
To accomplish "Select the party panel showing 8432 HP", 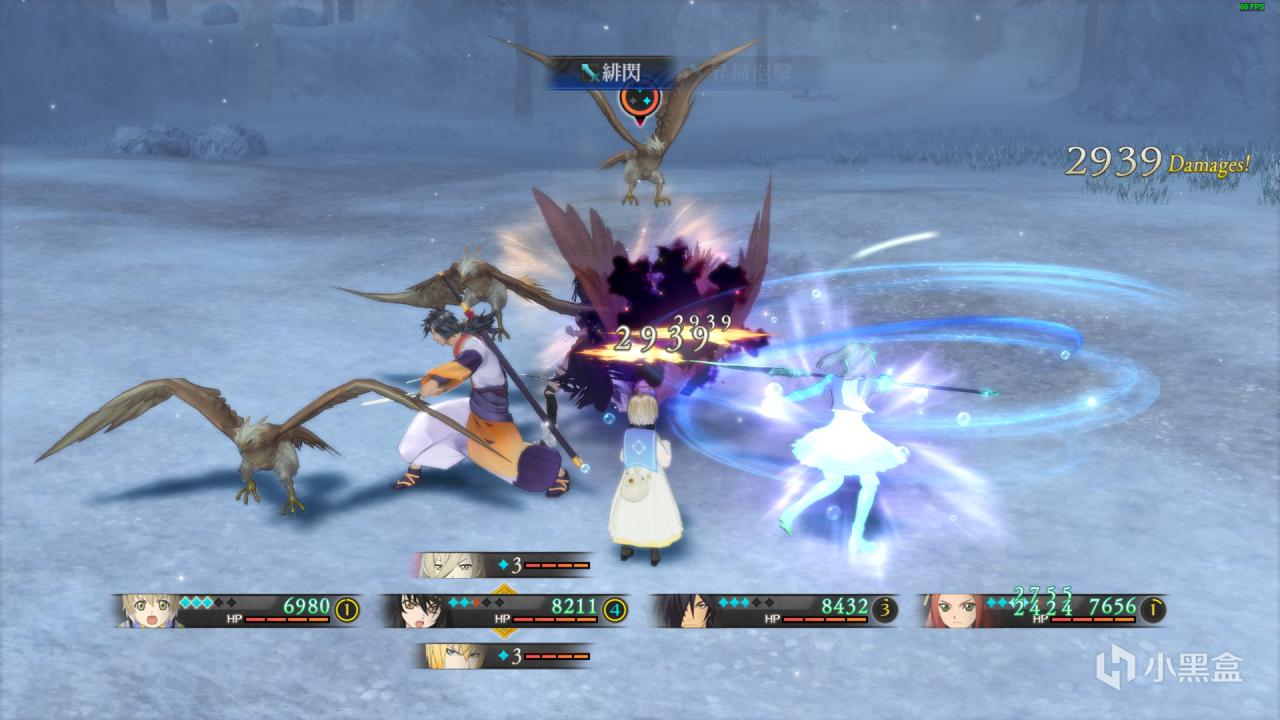I will 774,610.
